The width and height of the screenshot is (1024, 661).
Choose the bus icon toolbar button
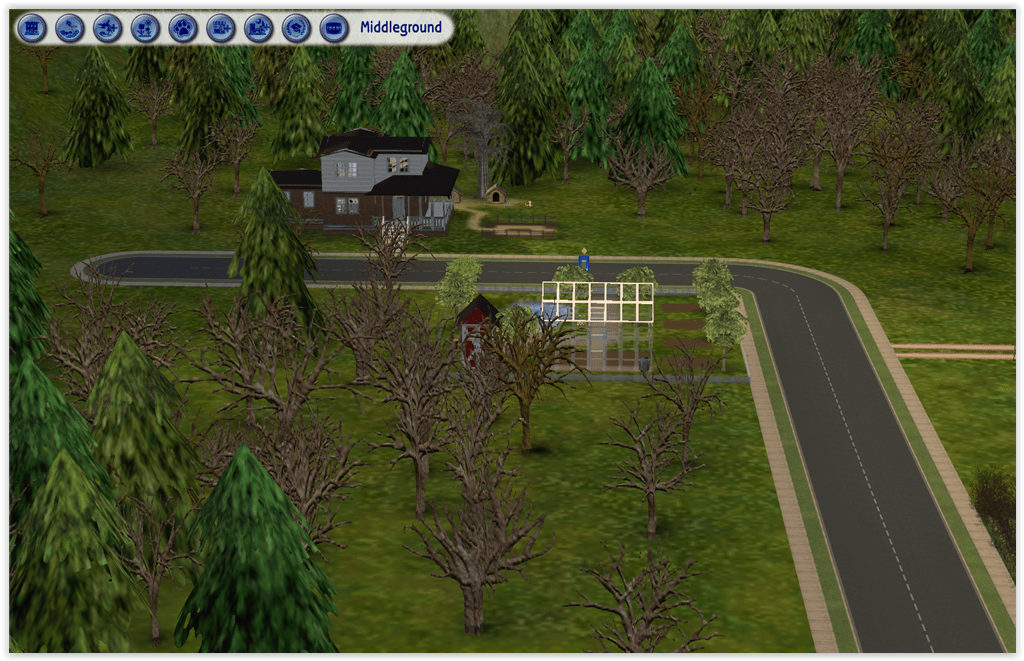[334, 28]
